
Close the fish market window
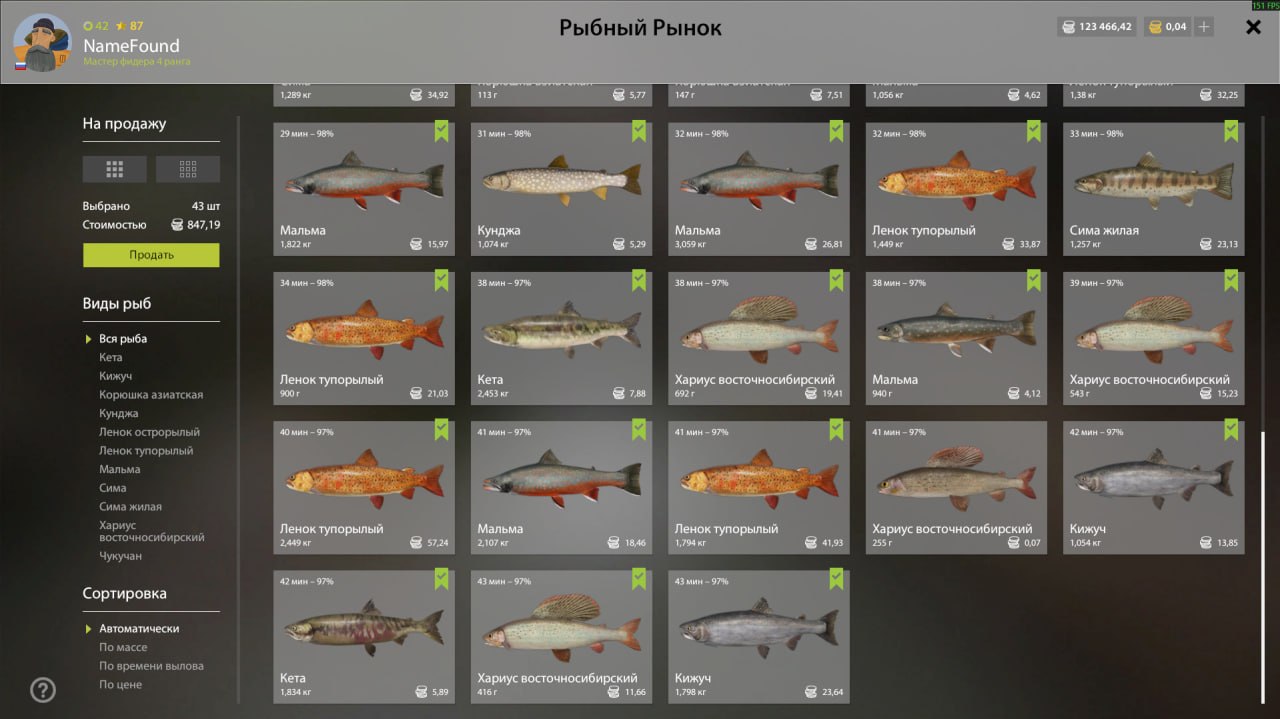tap(1253, 27)
